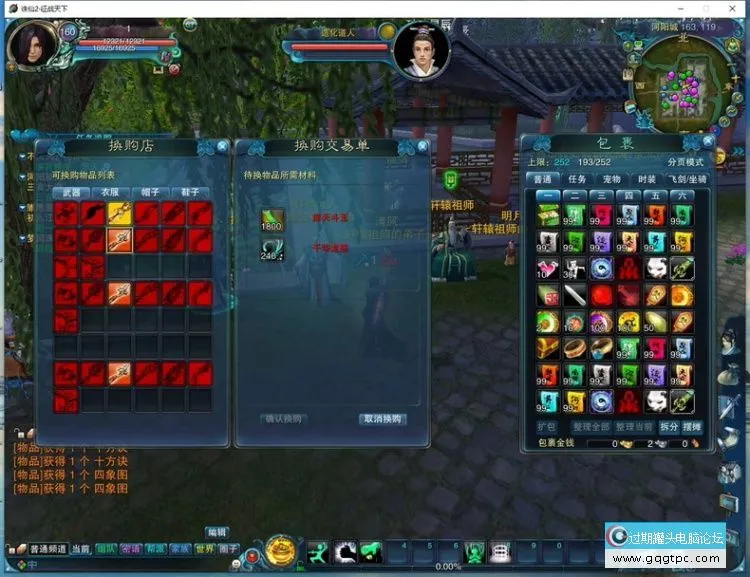This screenshot has height=577, width=750.
Task: Close the 包裹 bag window
Action: [x=713, y=142]
